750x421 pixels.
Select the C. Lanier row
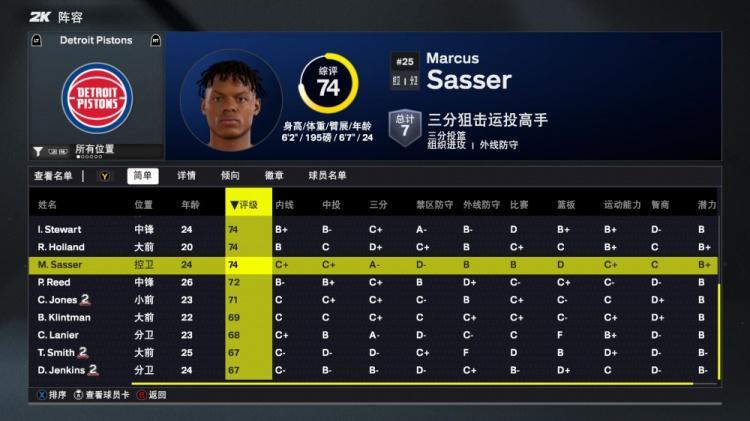pos(59,335)
